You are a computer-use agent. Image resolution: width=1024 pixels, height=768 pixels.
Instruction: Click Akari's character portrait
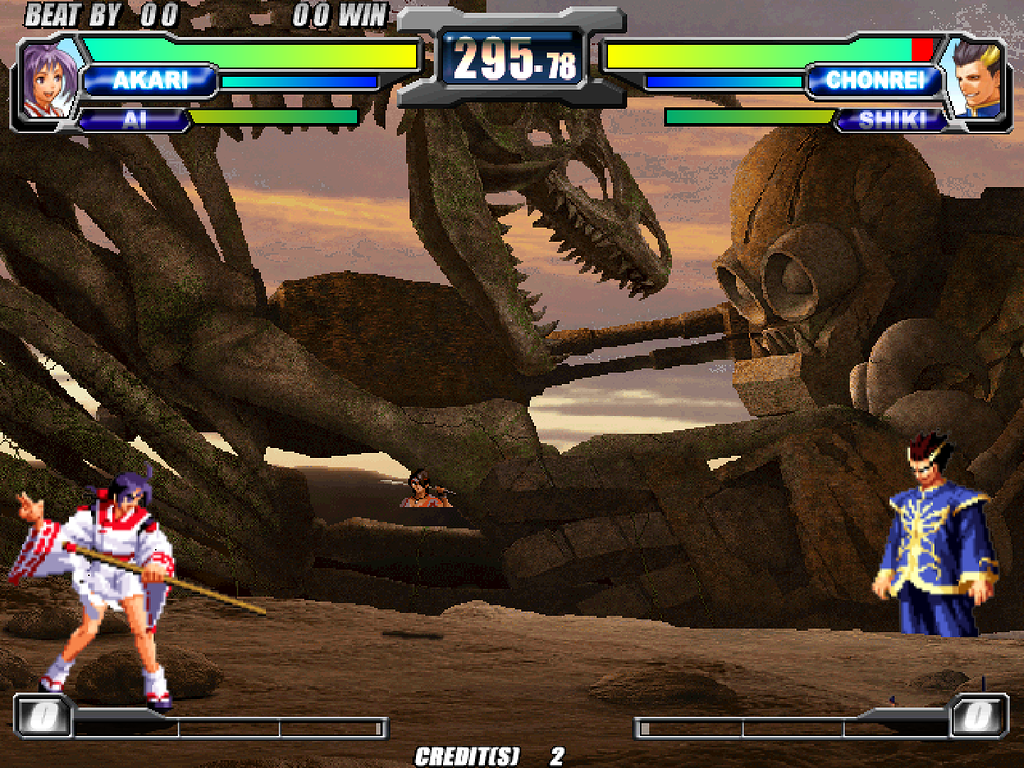point(49,80)
